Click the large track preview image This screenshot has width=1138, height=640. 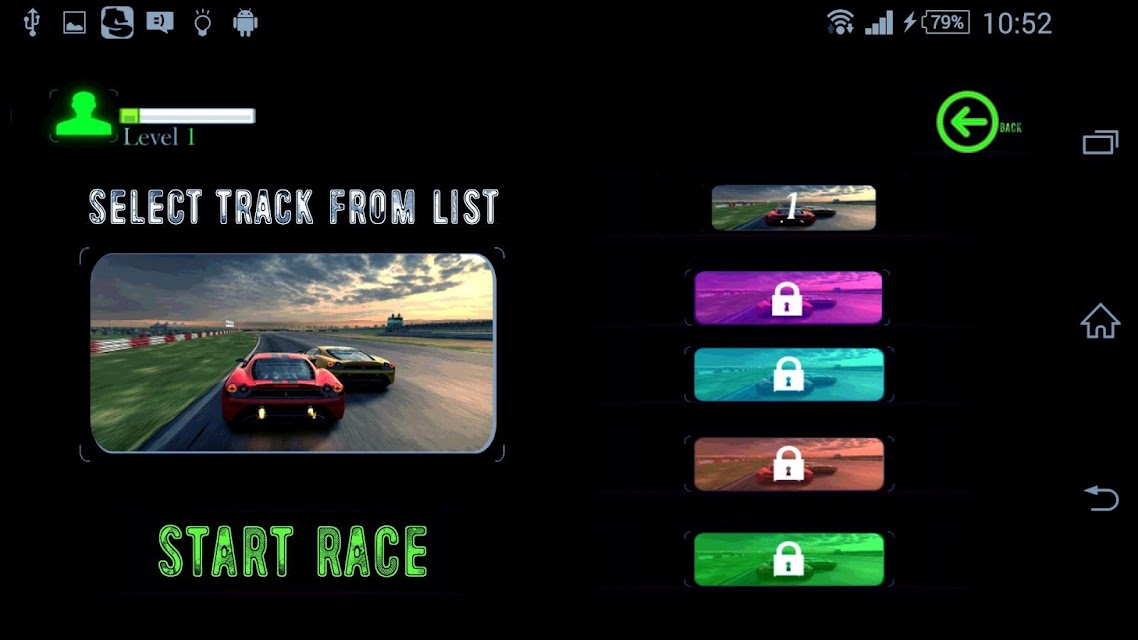[x=293, y=353]
